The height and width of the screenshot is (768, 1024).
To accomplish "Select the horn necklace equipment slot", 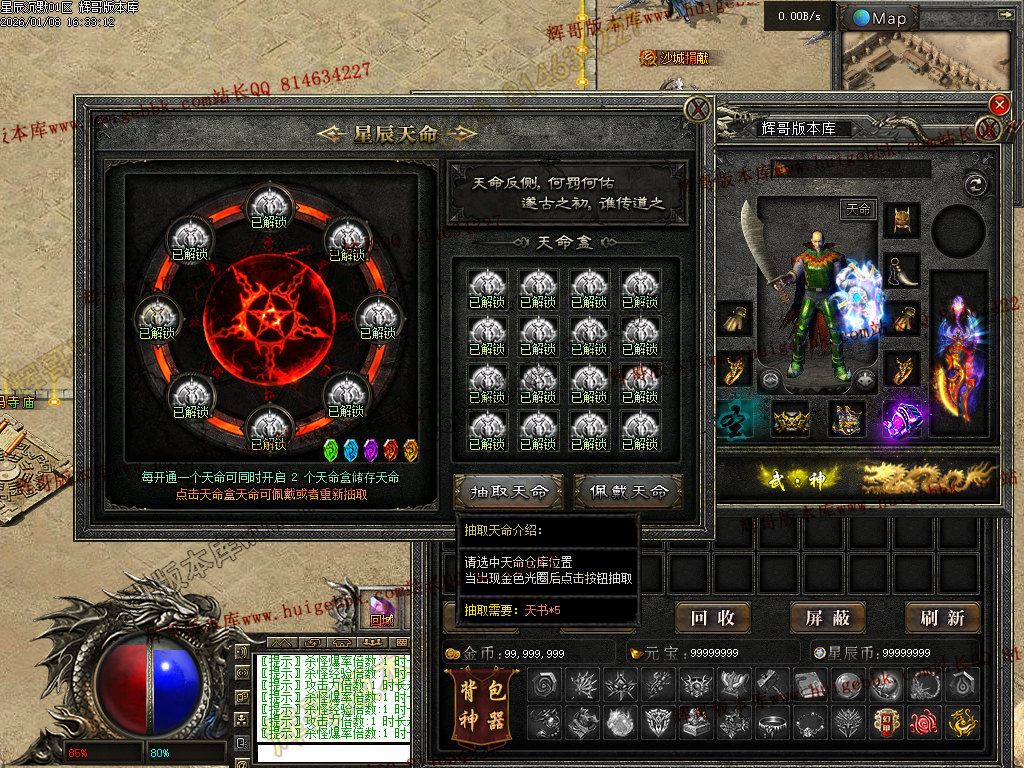I will click(x=901, y=270).
